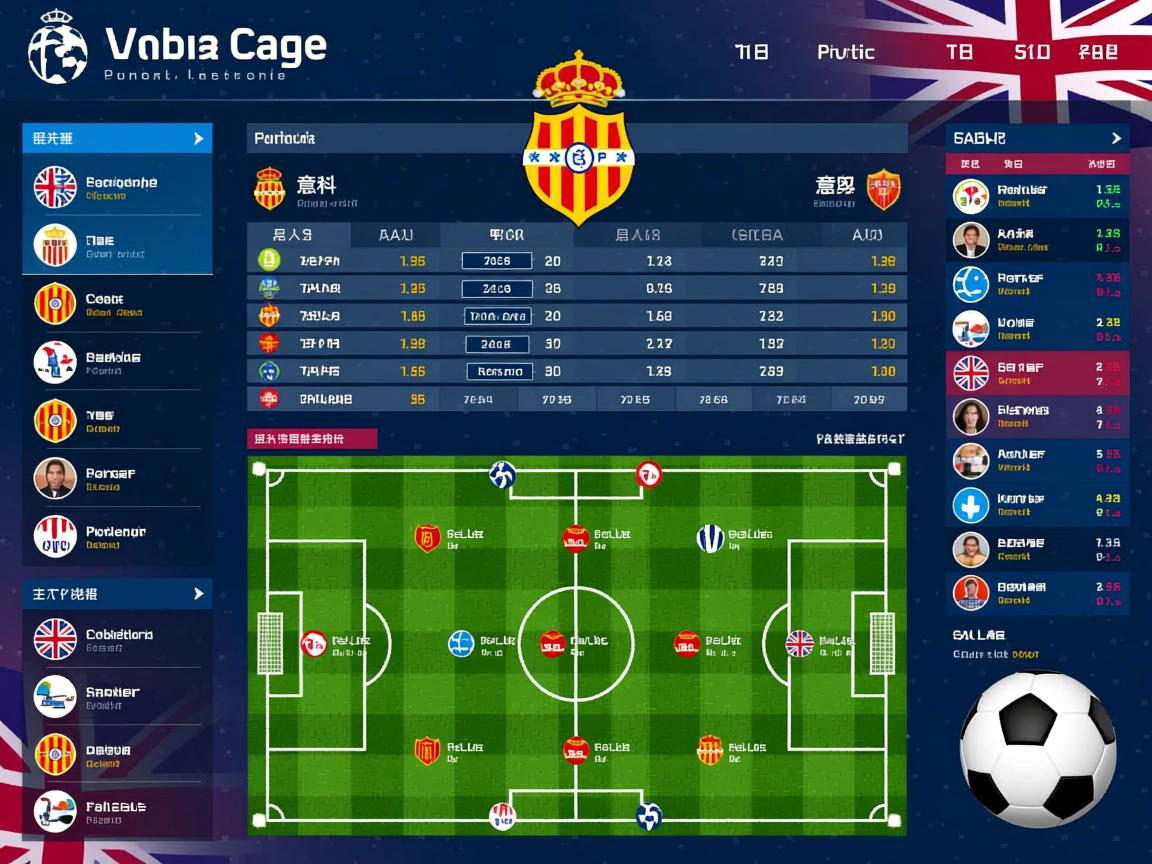The width and height of the screenshot is (1152, 864).
Task: Pick the blue-and-white striped player token
Action: [710, 538]
